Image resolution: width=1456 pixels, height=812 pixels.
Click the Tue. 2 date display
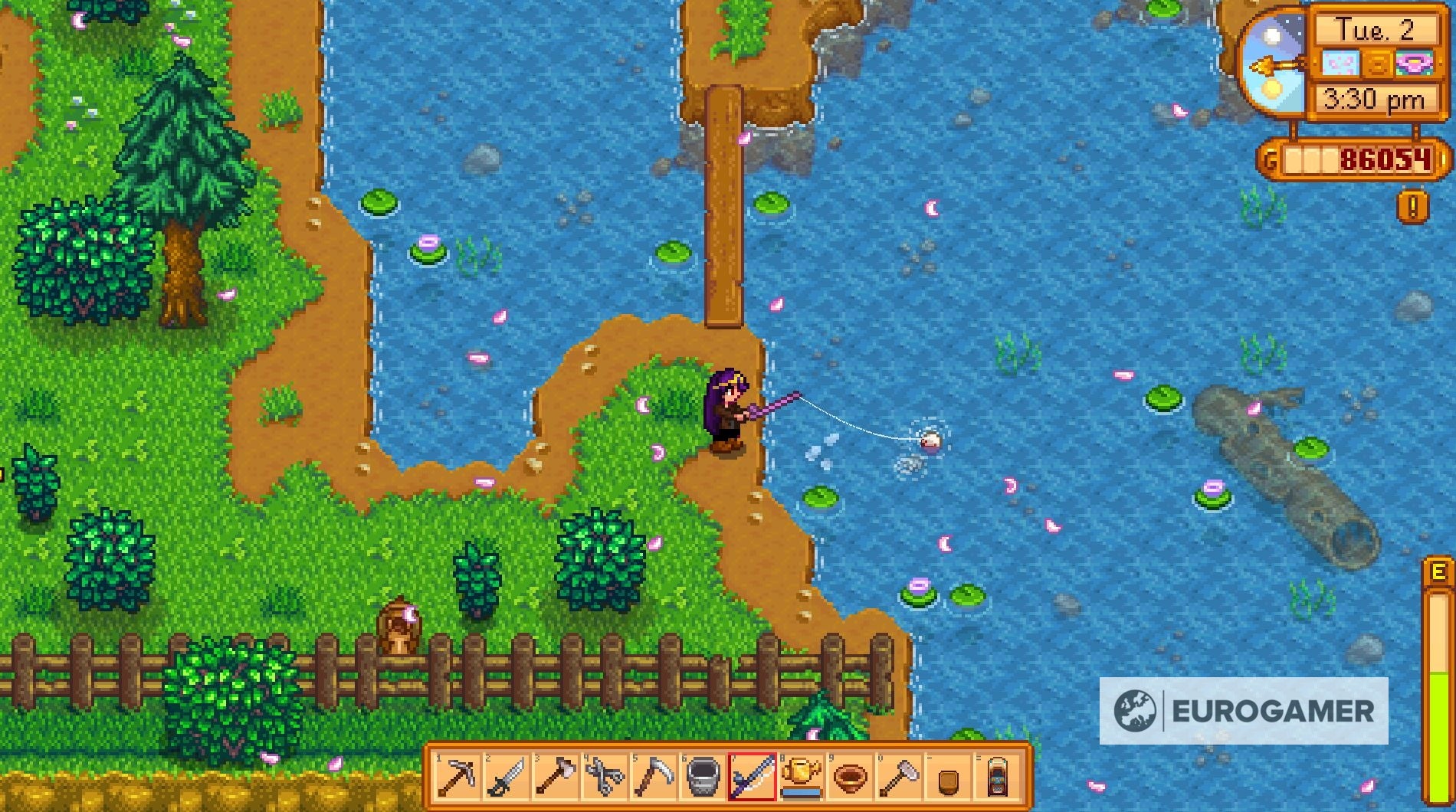pyautogui.click(x=1377, y=29)
